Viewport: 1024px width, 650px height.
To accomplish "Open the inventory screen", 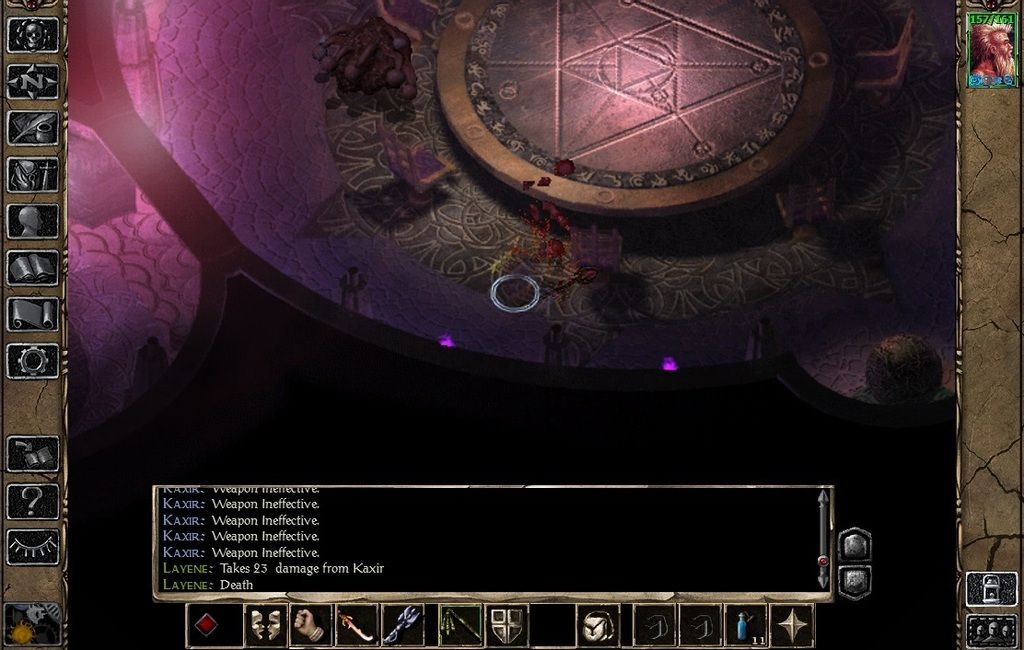I will pyautogui.click(x=33, y=174).
